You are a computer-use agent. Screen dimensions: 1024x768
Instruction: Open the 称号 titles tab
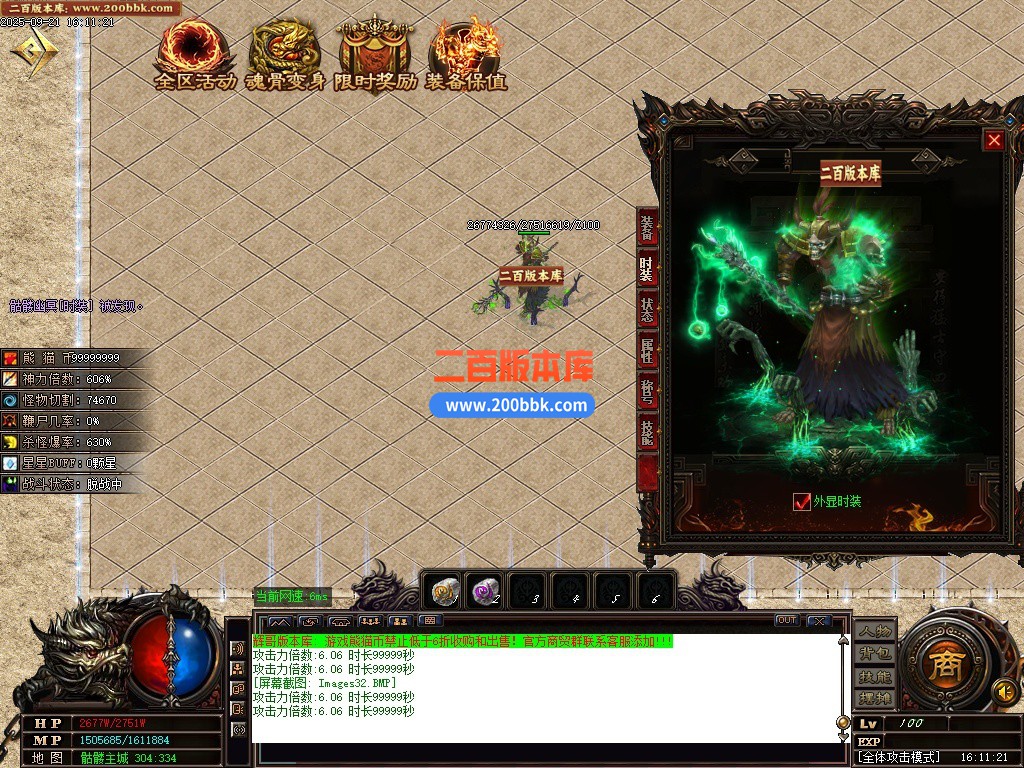[647, 392]
